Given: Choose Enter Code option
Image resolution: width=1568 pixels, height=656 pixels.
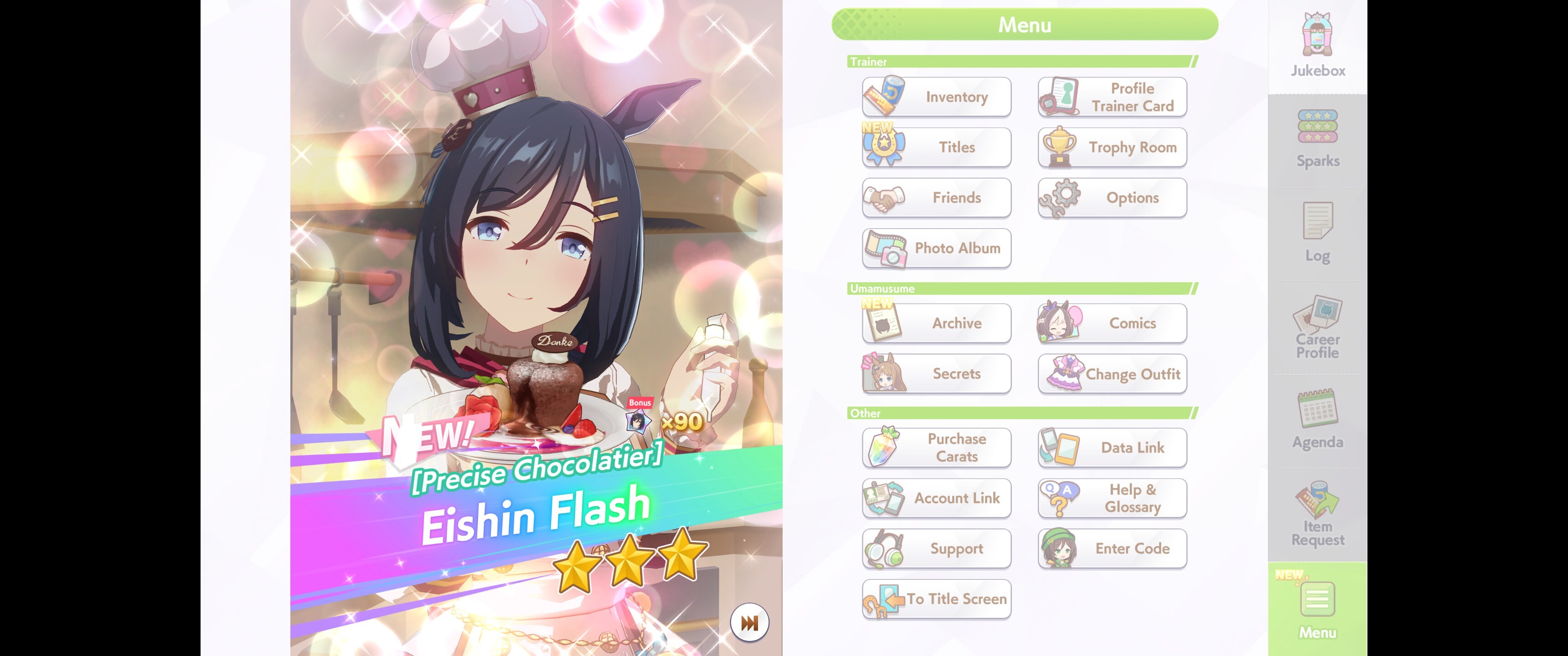Looking at the screenshot, I should click(x=1112, y=549).
